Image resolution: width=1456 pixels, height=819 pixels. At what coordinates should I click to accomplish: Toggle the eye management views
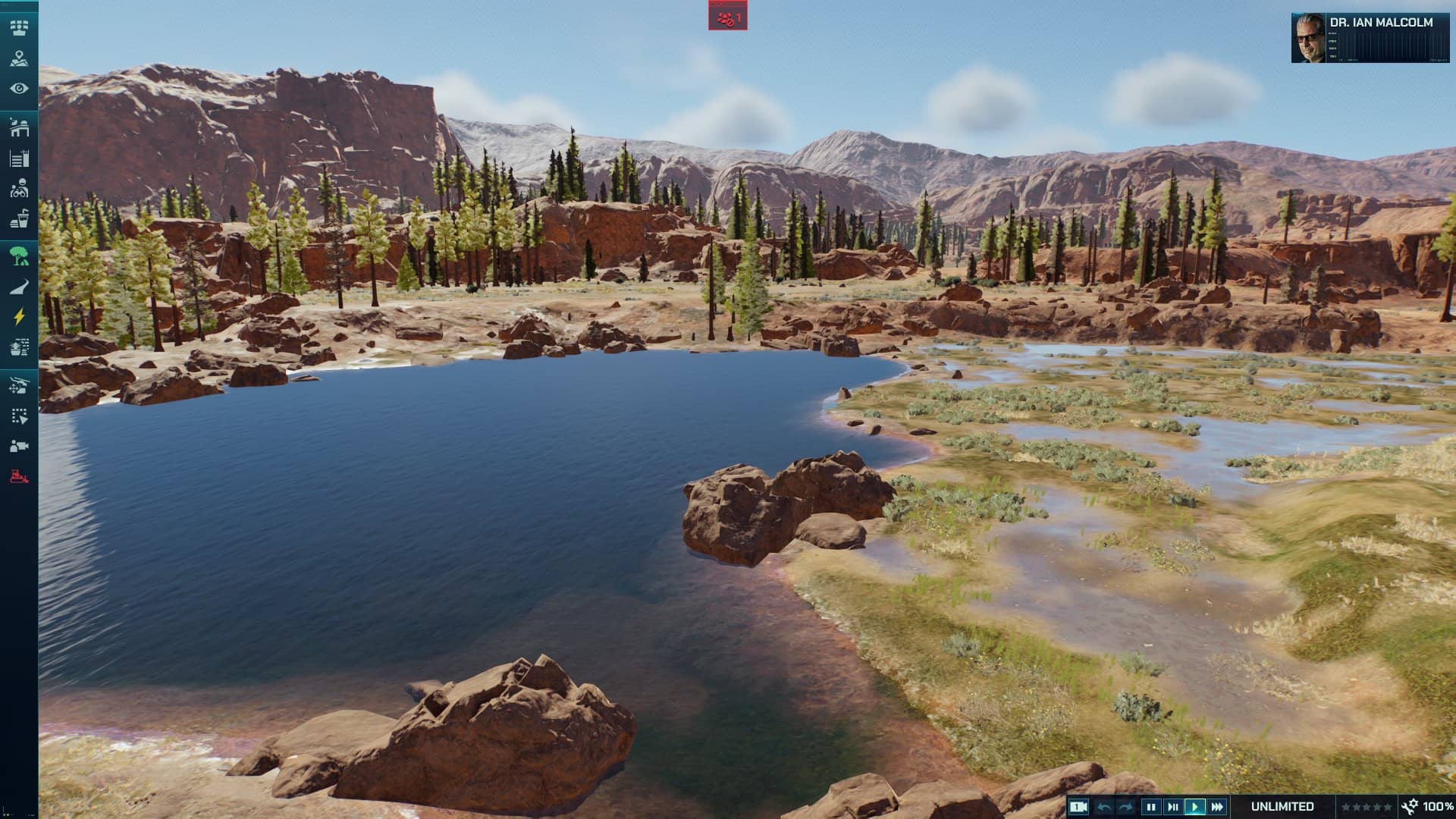[x=19, y=89]
